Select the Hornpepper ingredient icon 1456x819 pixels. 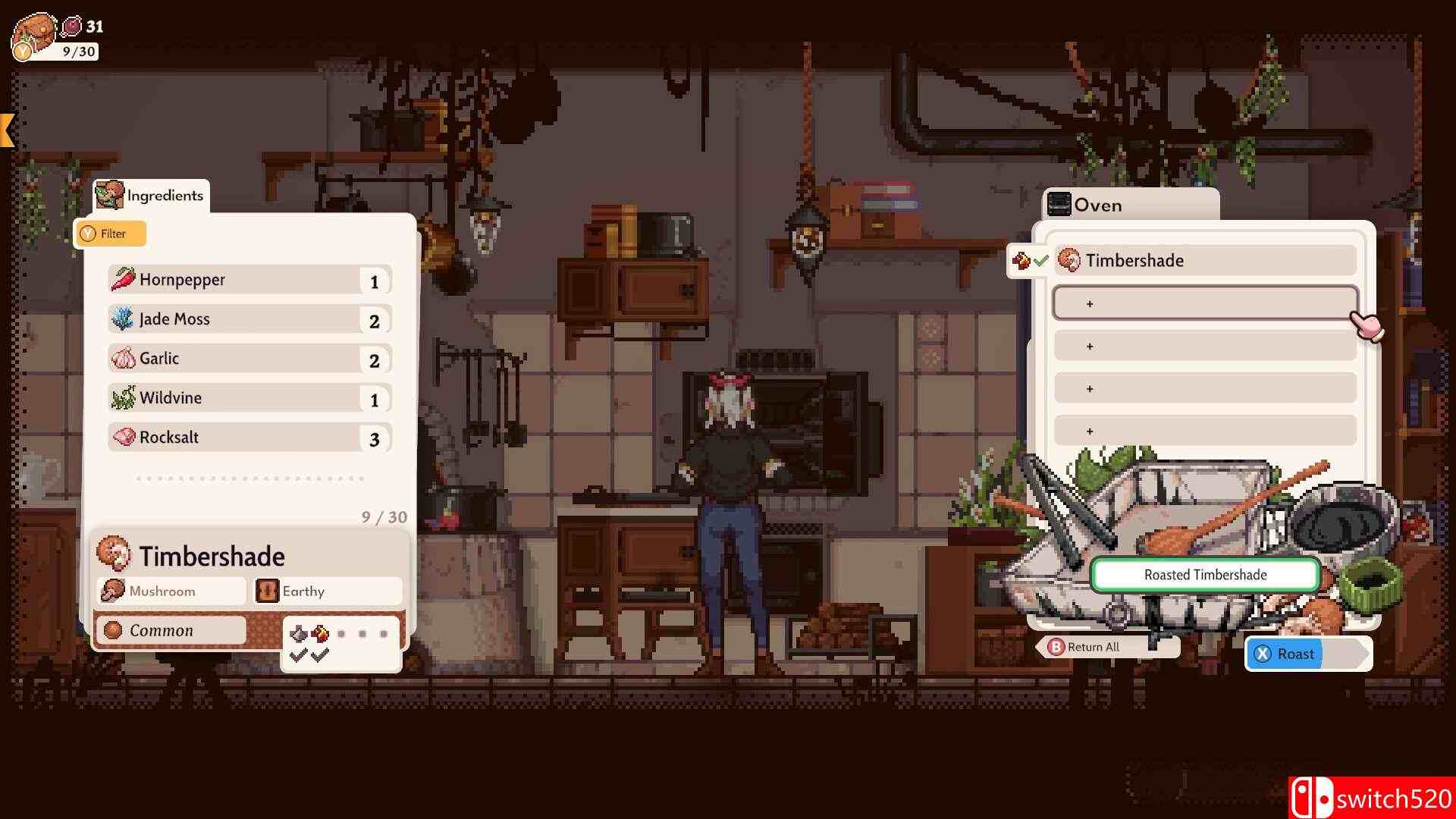point(123,279)
